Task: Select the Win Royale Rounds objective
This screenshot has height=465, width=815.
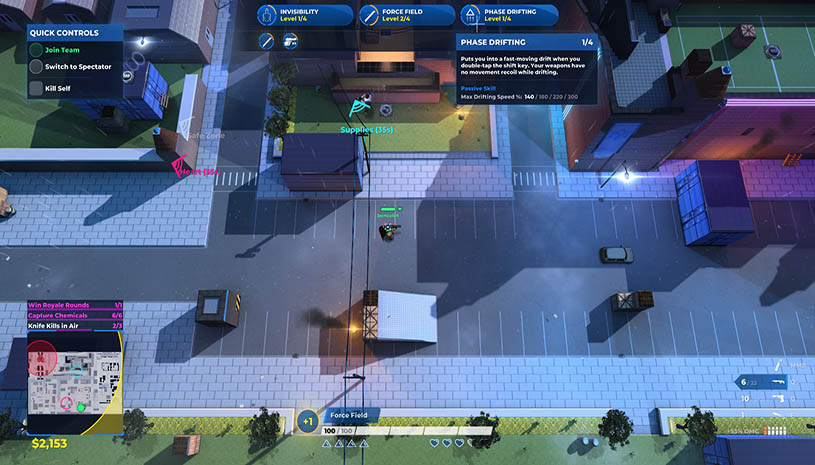Action: click(x=75, y=305)
